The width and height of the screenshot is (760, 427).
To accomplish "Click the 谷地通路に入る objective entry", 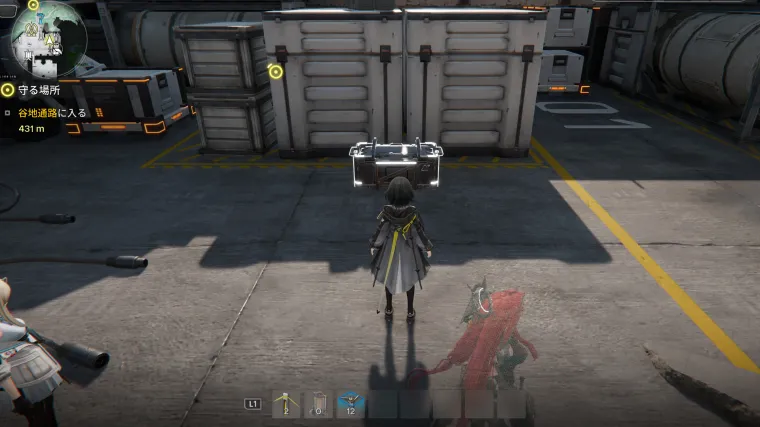I will (x=52, y=113).
